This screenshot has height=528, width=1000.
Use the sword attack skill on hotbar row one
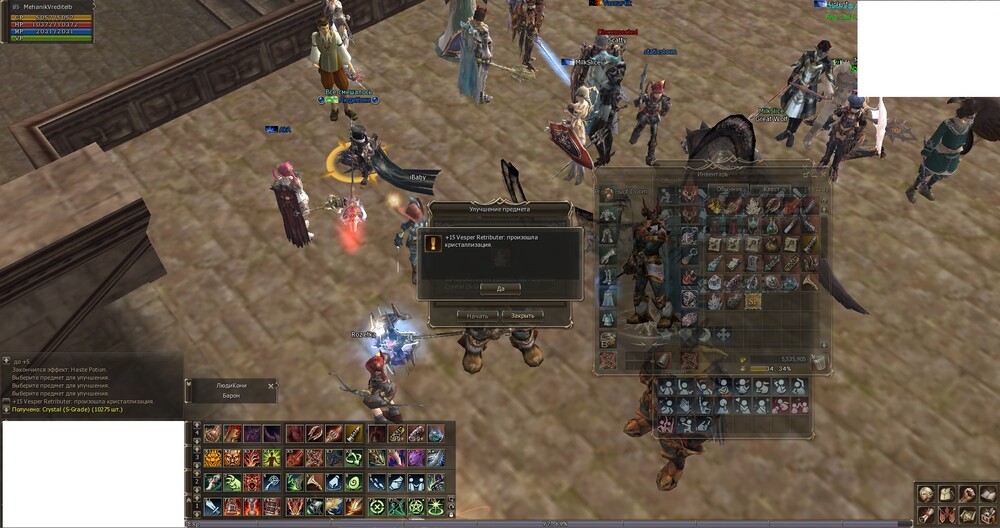213,506
